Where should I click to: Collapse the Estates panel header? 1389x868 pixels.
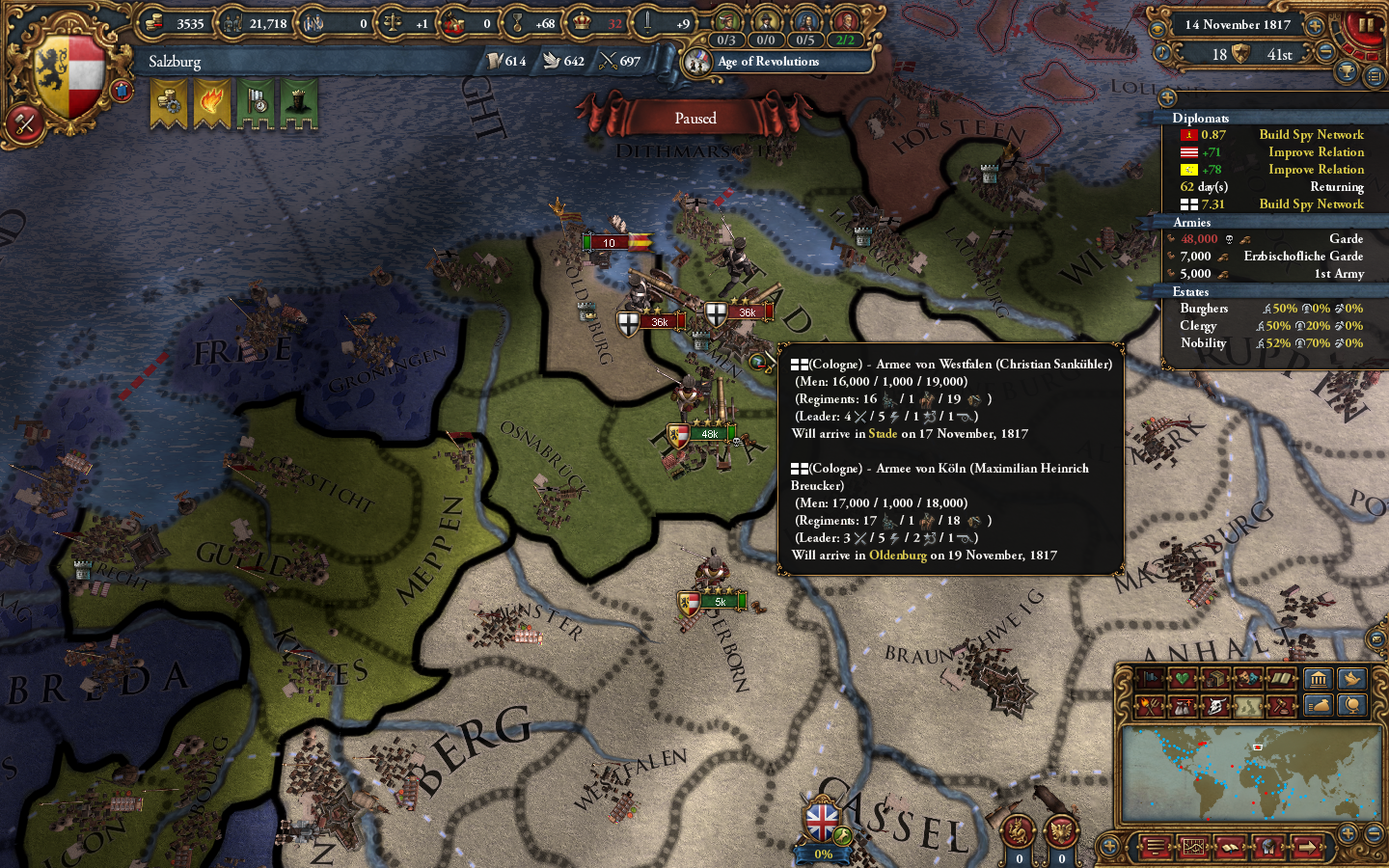click(x=1193, y=291)
